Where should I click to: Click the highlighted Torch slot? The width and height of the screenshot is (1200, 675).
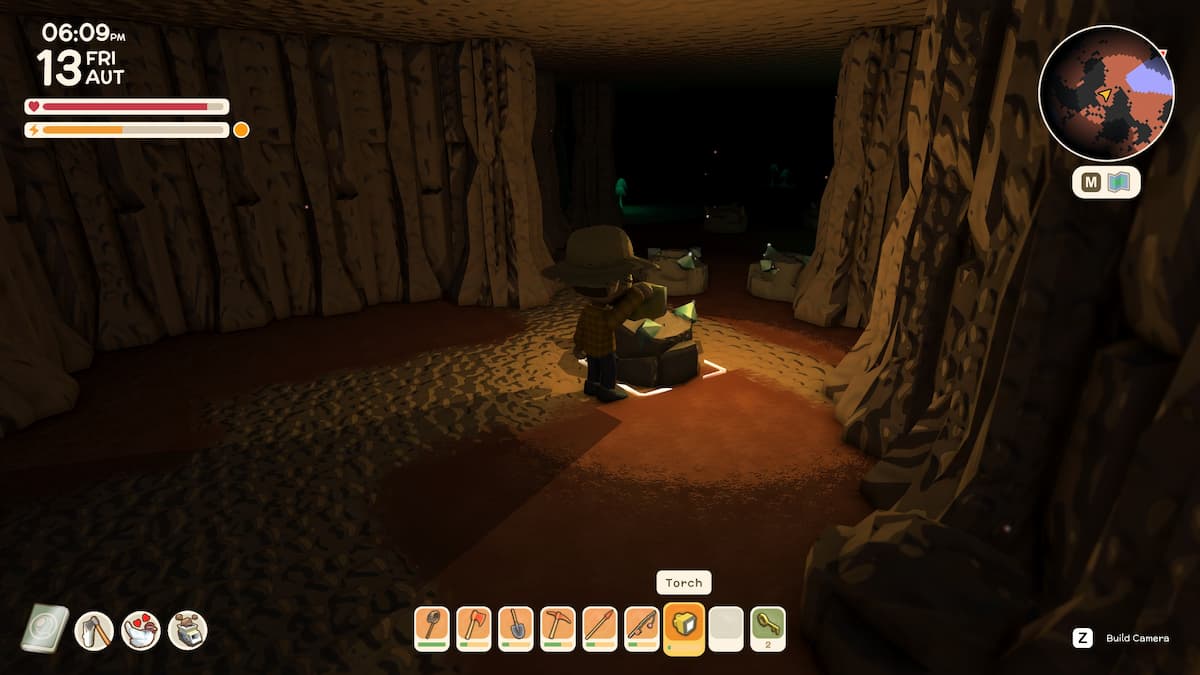[x=684, y=627]
